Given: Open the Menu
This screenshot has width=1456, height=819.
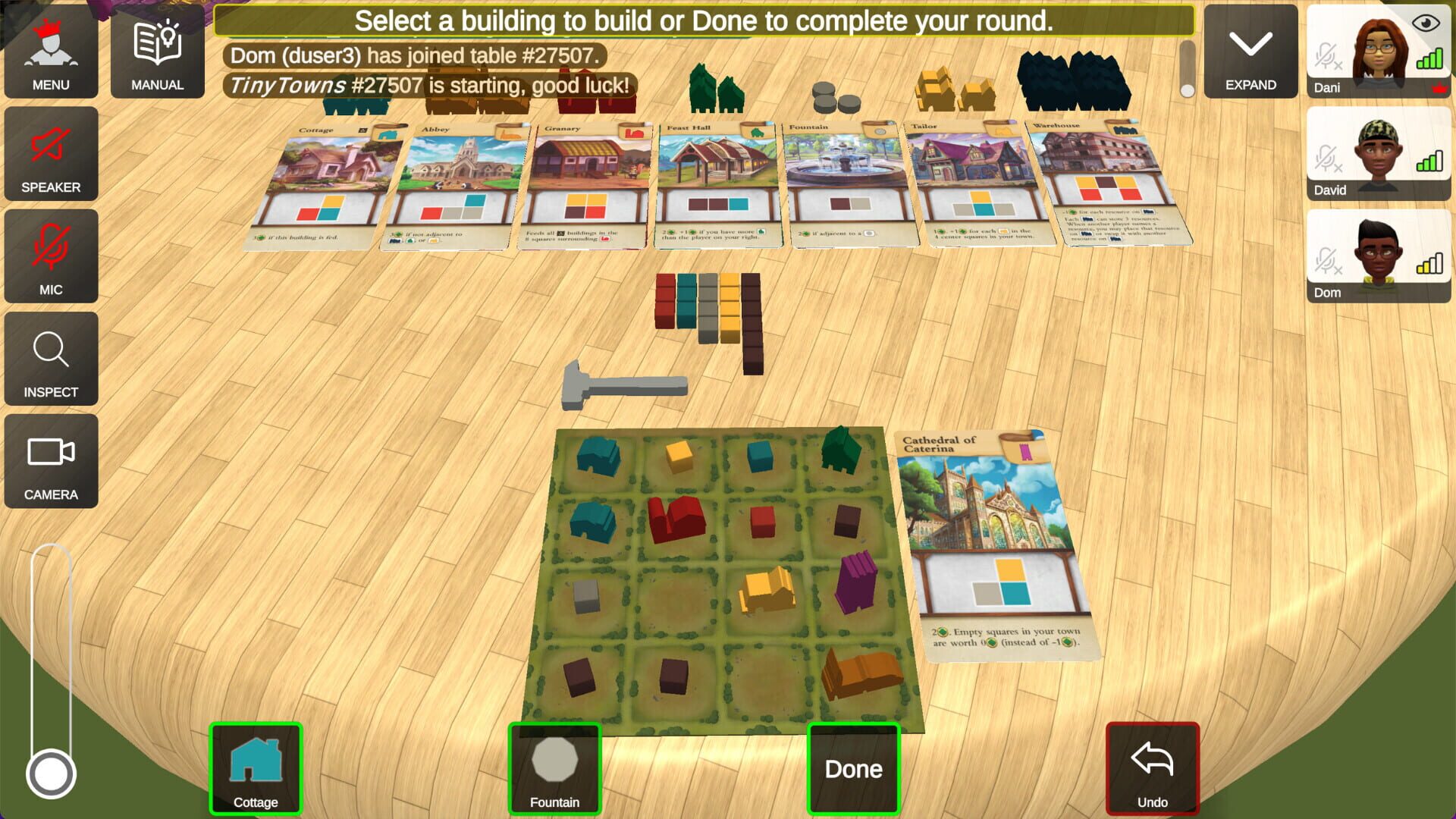Looking at the screenshot, I should pos(51,52).
